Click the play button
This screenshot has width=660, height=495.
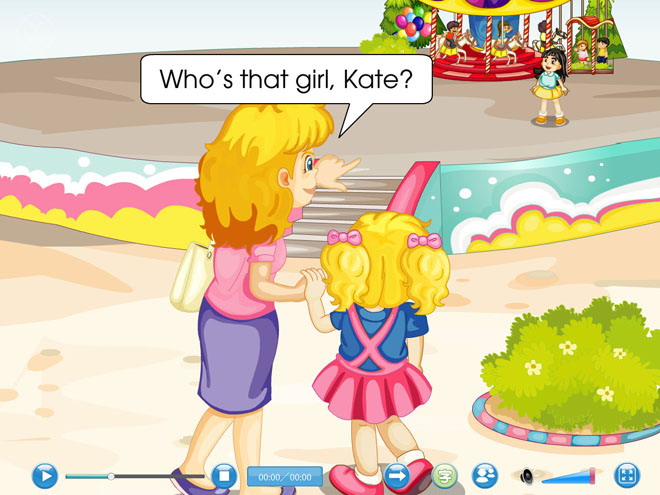(x=45, y=476)
